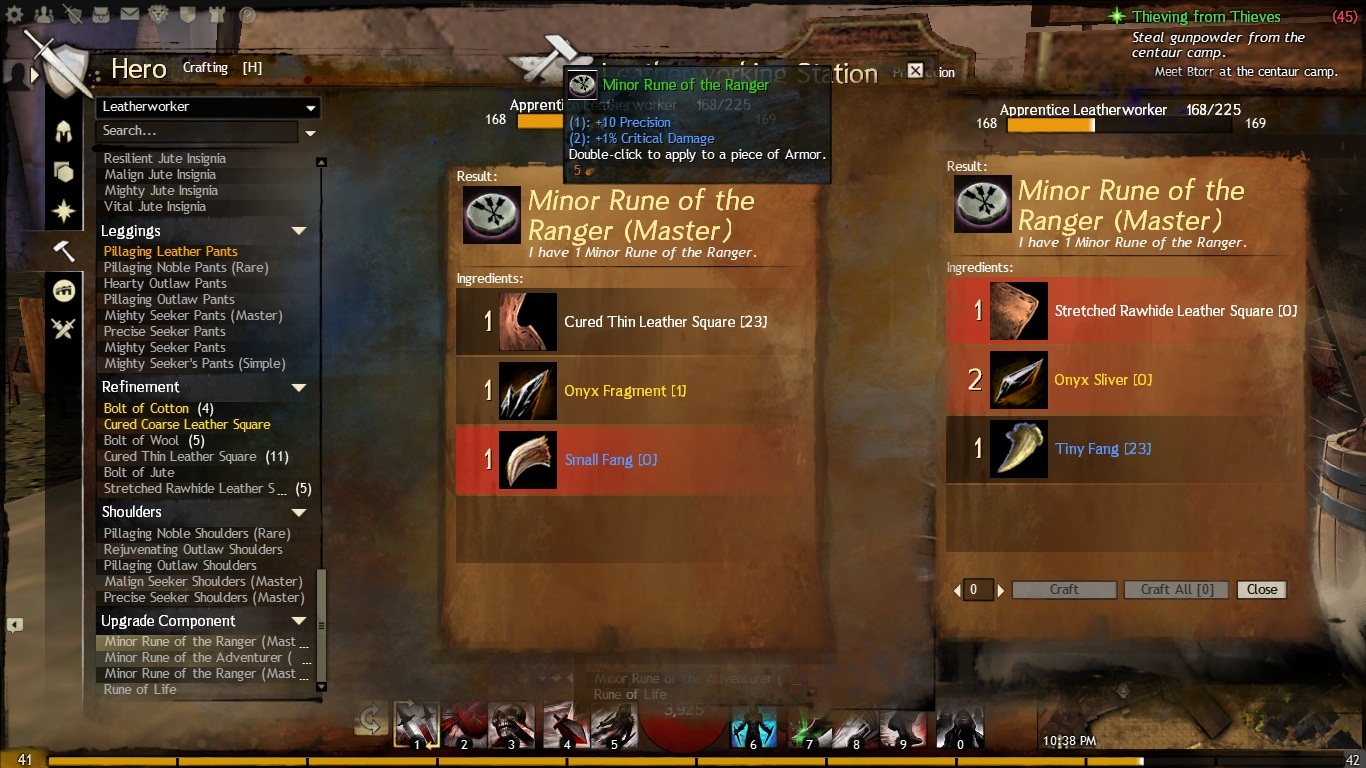Collapse the Shoulders category
Screen dimensions: 1366x768
[298, 512]
